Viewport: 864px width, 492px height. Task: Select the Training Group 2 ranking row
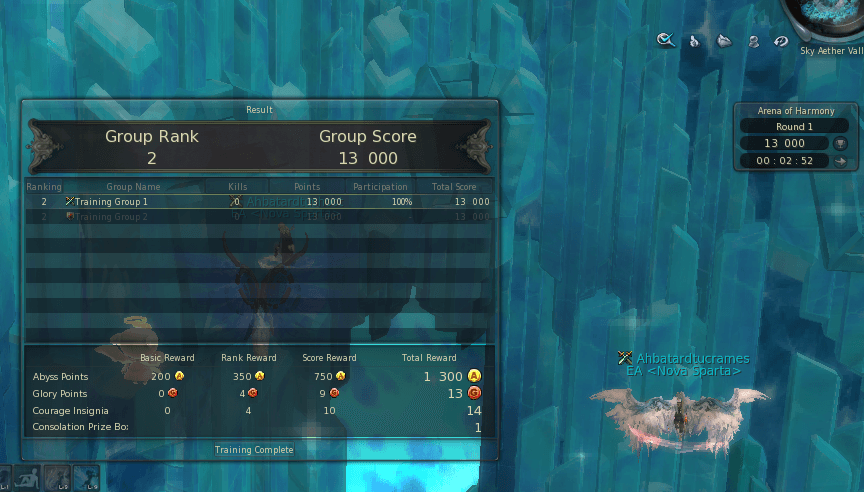[258, 216]
